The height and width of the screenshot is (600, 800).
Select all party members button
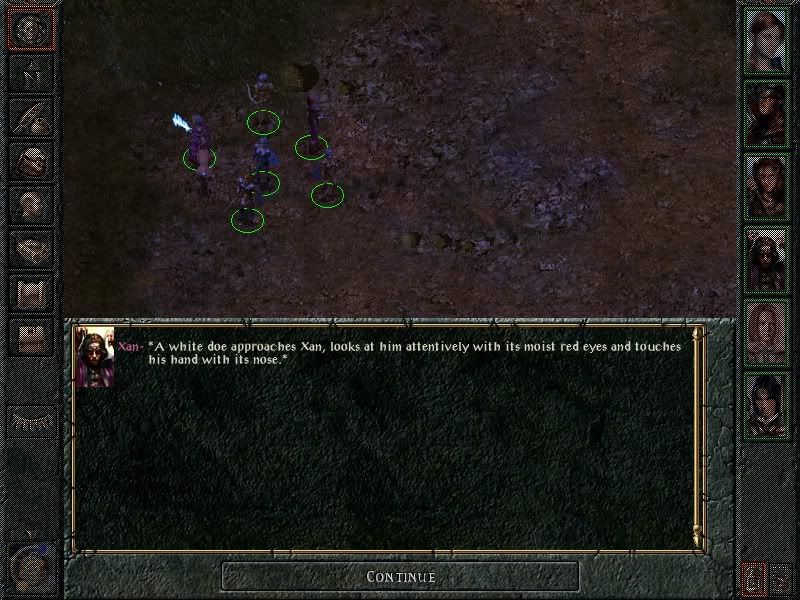click(781, 577)
